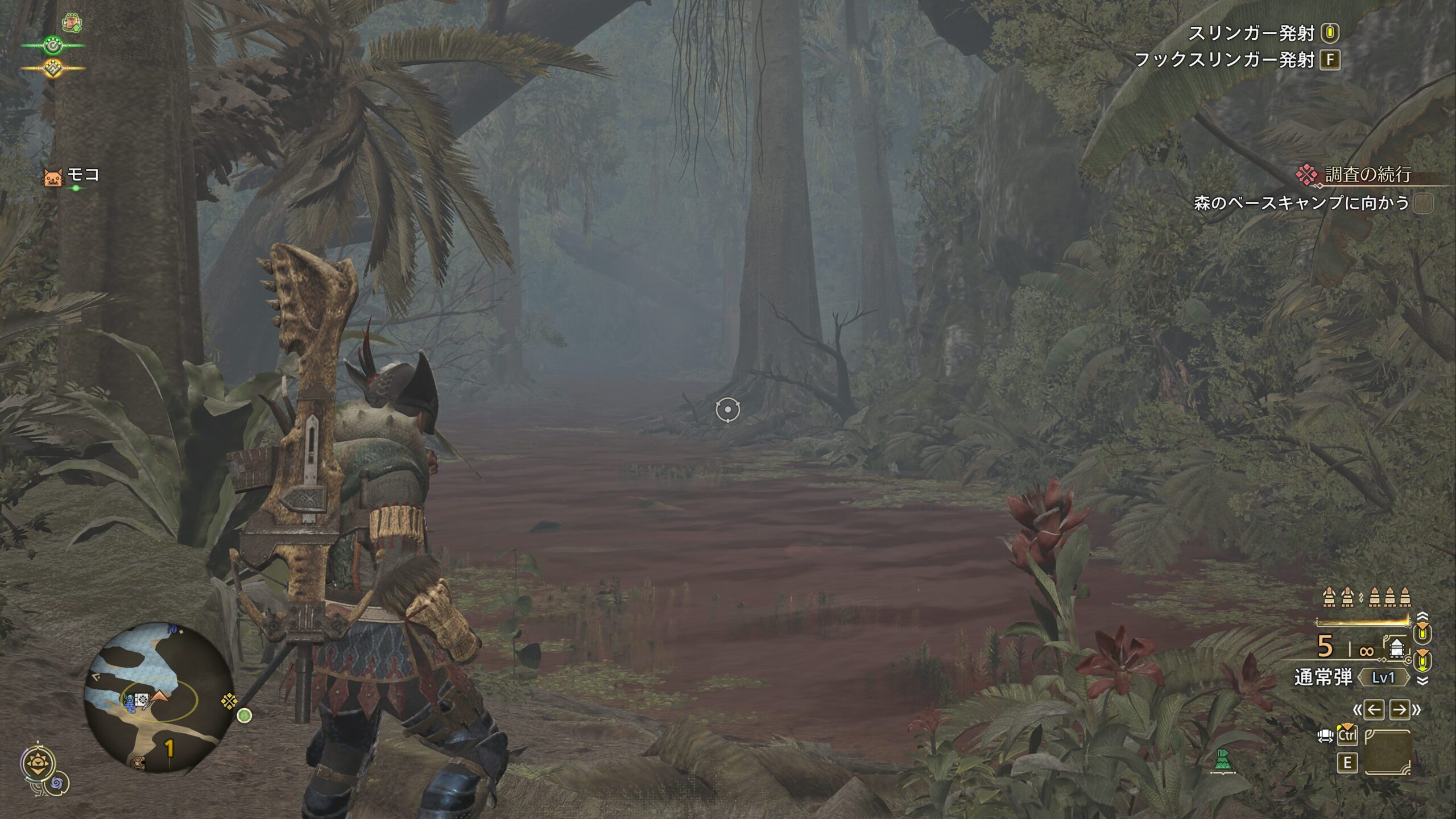Select the purple swirl weather icon

(57, 784)
